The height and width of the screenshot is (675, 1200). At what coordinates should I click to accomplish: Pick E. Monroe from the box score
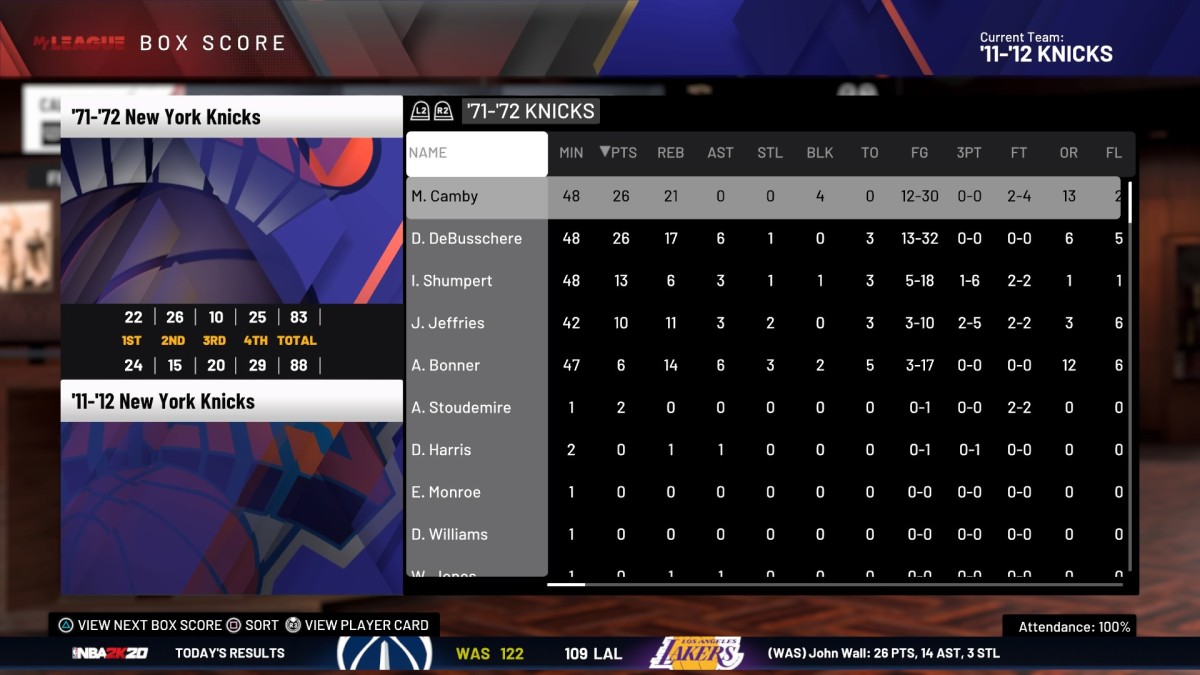click(x=446, y=492)
